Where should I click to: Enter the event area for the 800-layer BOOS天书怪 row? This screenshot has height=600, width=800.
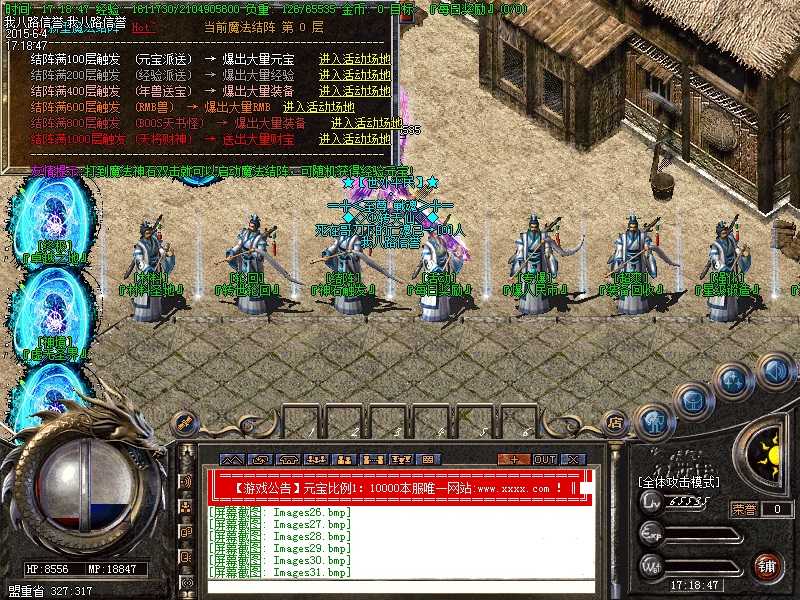350,122
